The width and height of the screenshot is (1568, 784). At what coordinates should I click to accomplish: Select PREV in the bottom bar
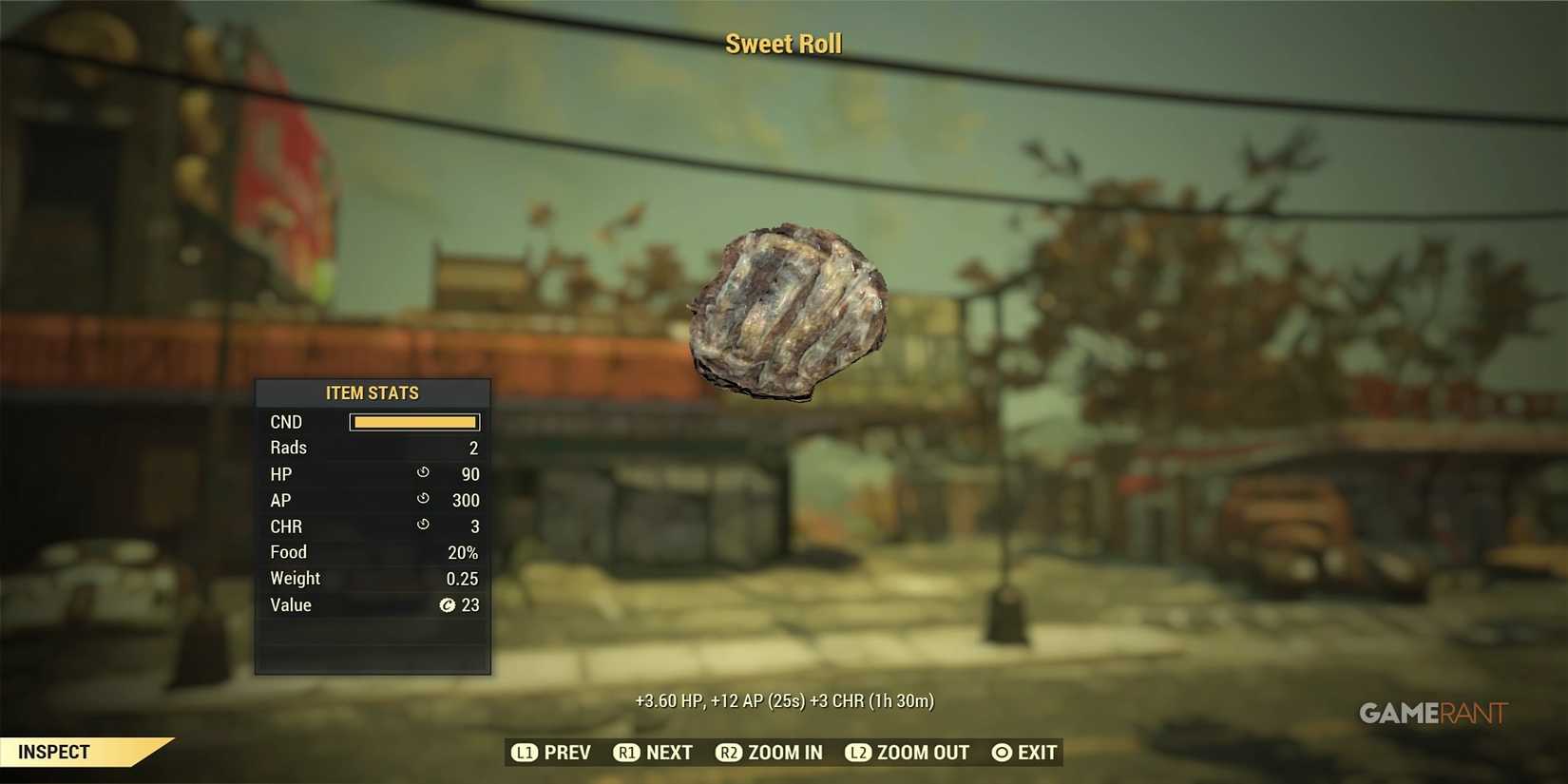568,752
